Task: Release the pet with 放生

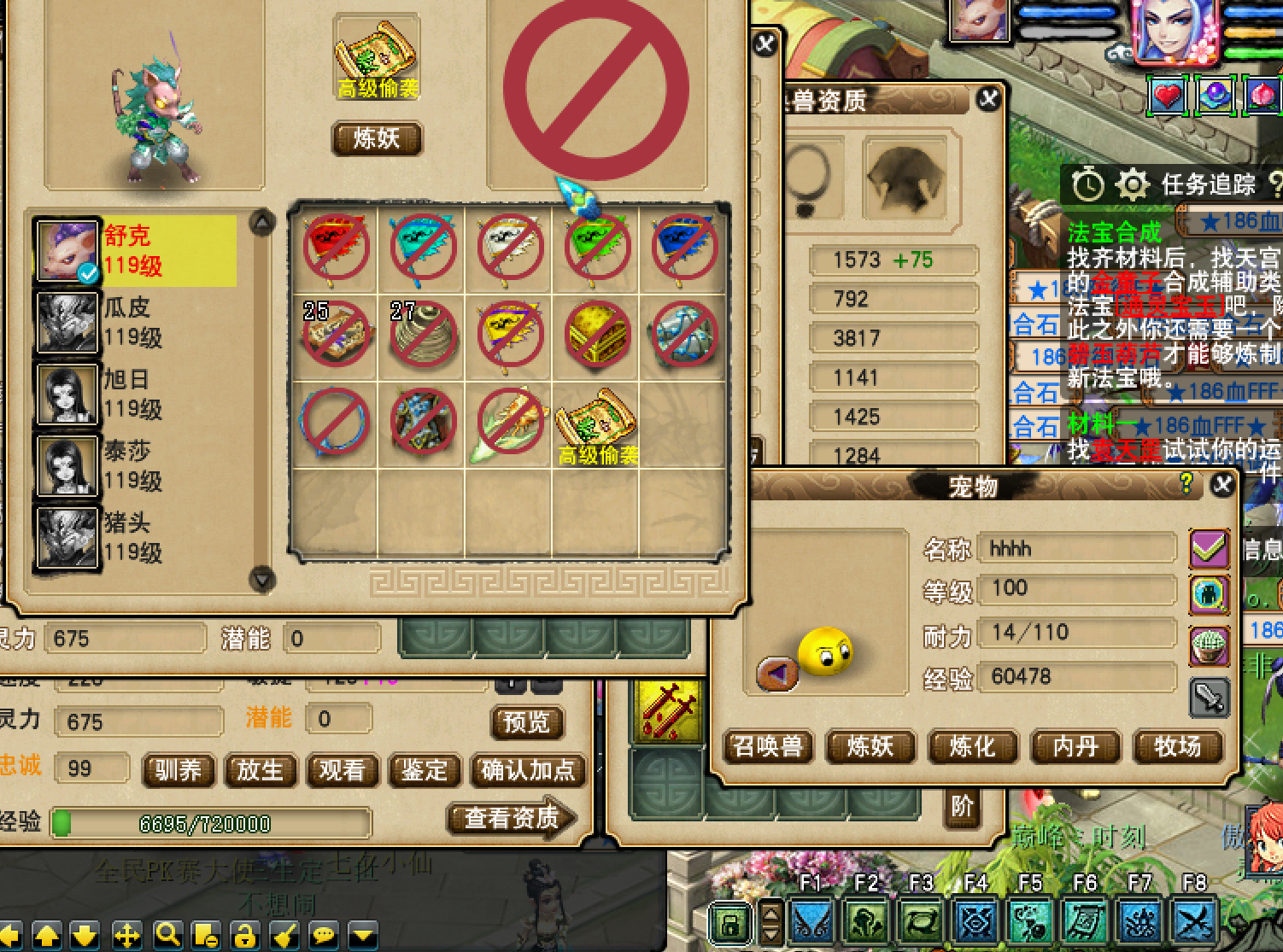Action: click(260, 771)
